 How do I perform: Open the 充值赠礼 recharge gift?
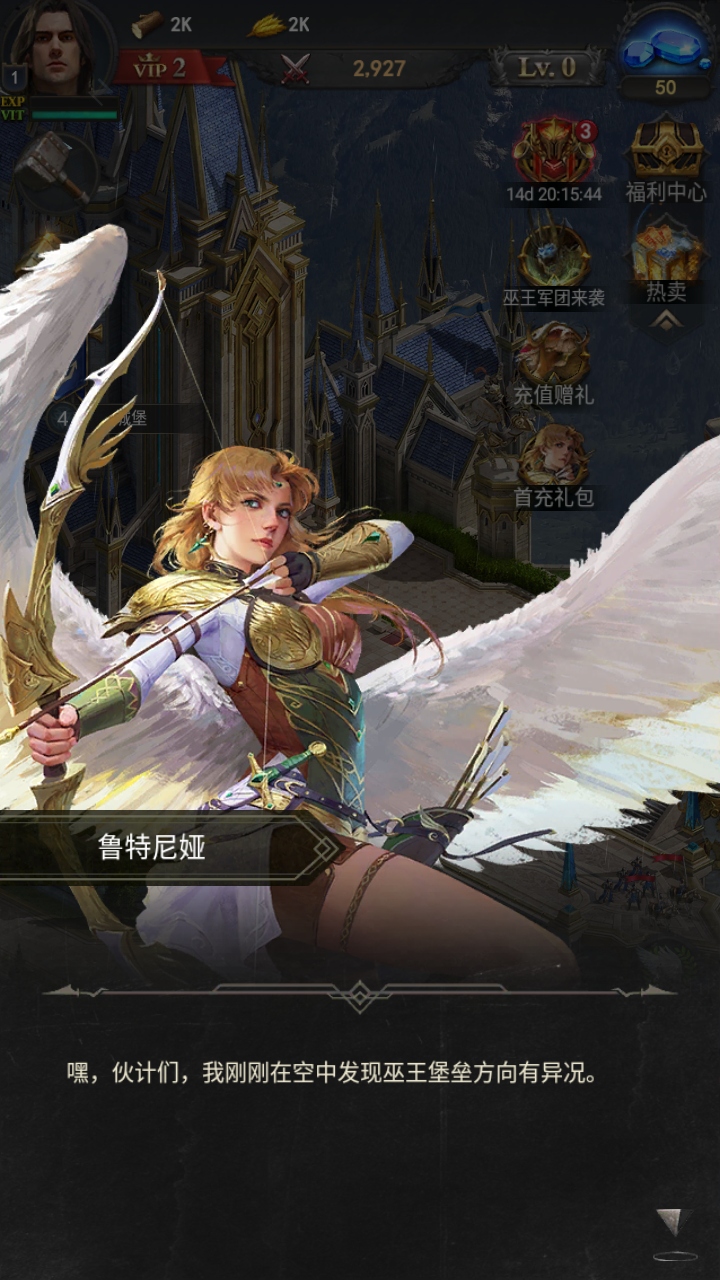pyautogui.click(x=554, y=353)
